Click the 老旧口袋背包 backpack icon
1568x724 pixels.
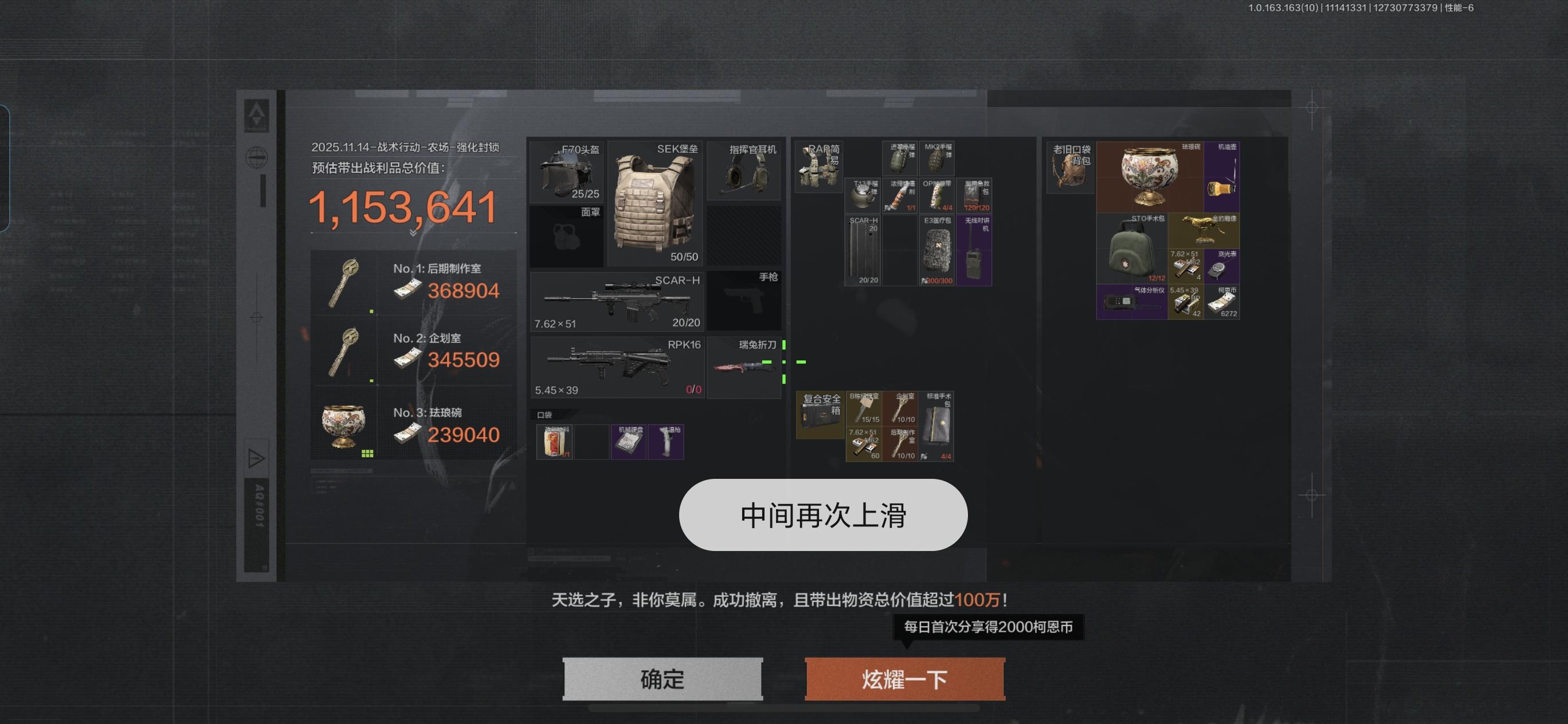tap(1069, 167)
